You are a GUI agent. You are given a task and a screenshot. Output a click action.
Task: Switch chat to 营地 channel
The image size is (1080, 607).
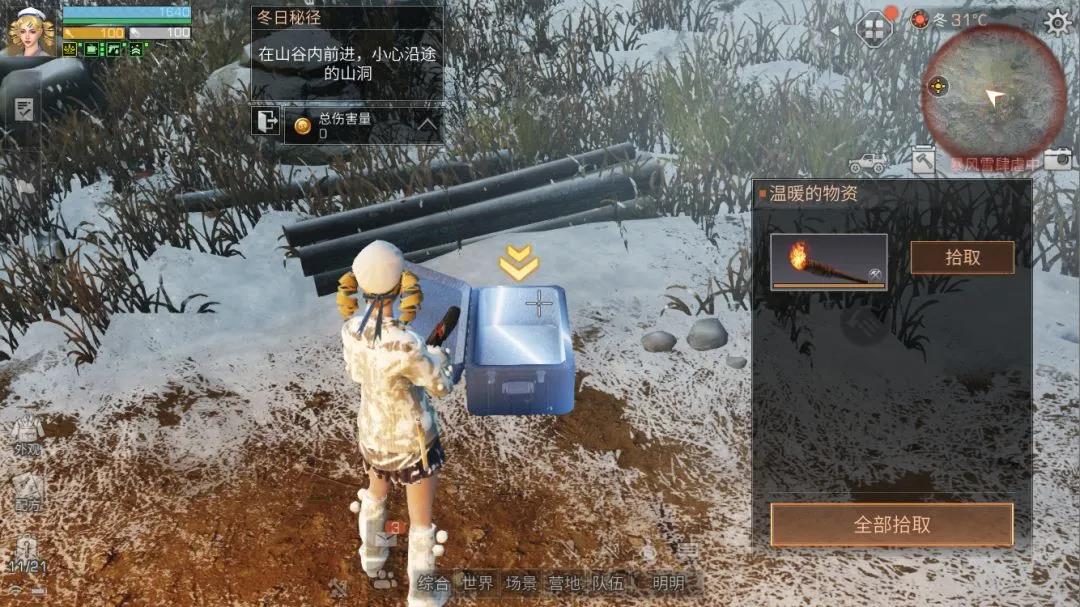click(x=565, y=583)
